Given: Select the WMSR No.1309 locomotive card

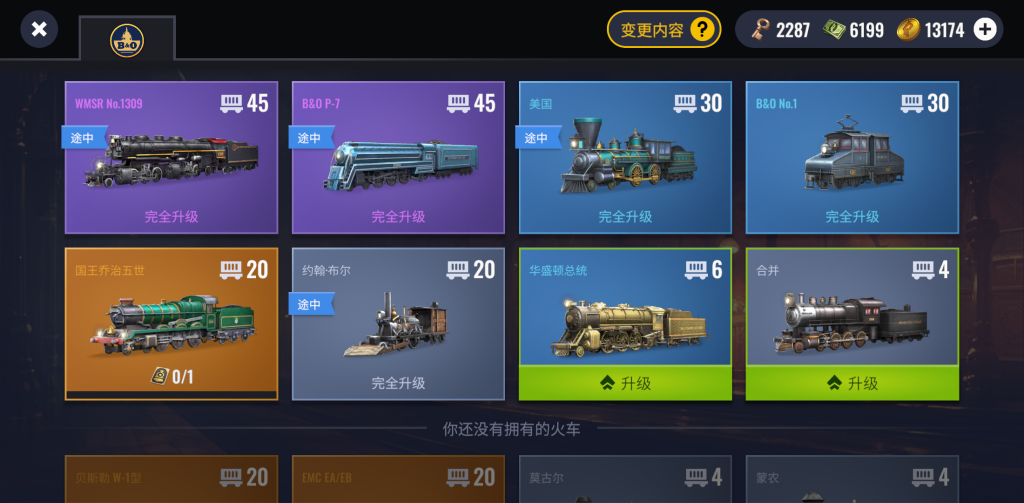Looking at the screenshot, I should [171, 157].
